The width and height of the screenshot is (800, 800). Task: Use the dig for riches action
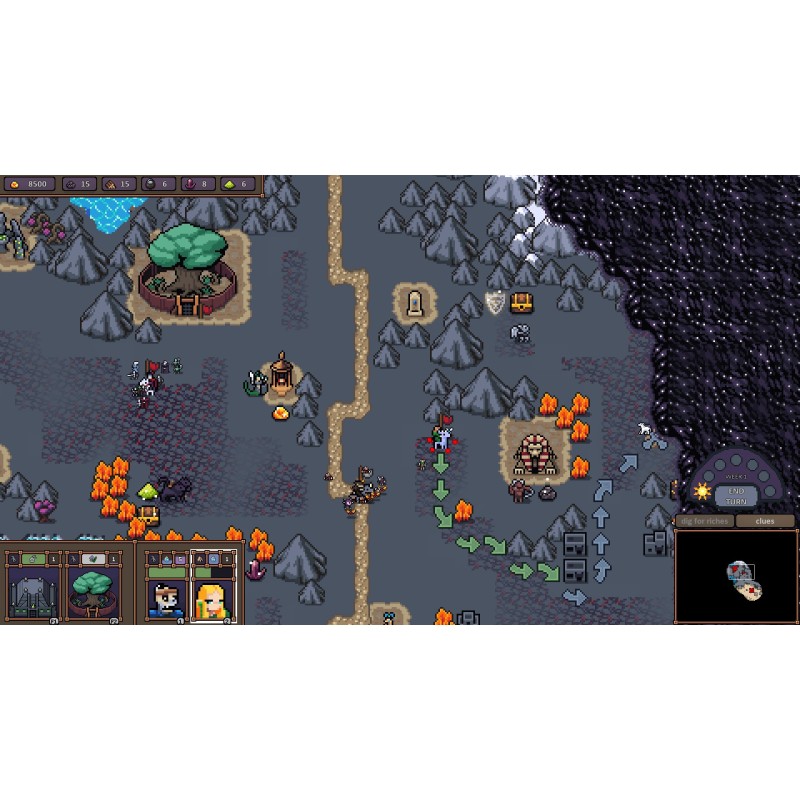click(x=705, y=521)
